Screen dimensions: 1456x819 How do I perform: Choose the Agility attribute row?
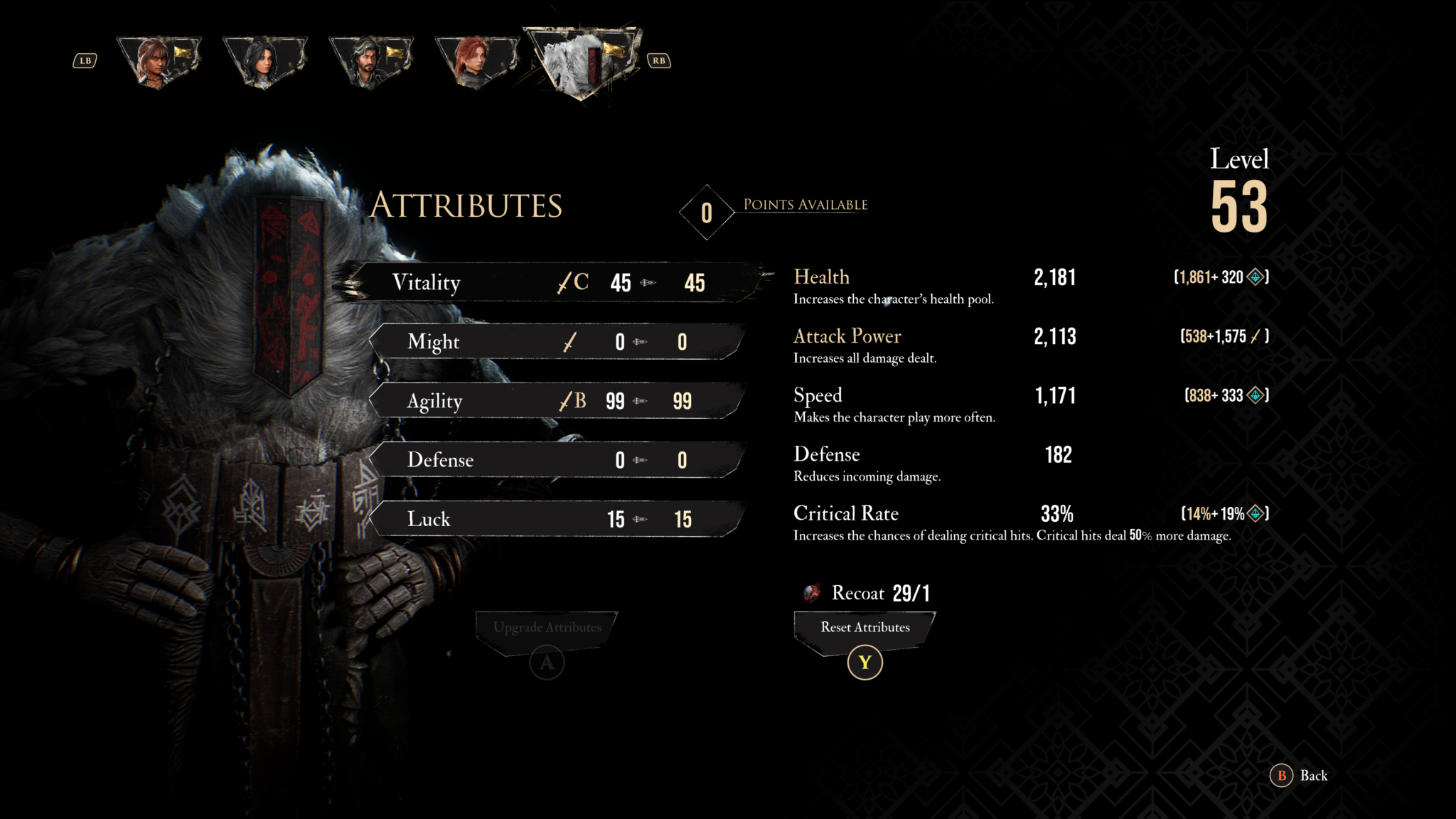(555, 401)
